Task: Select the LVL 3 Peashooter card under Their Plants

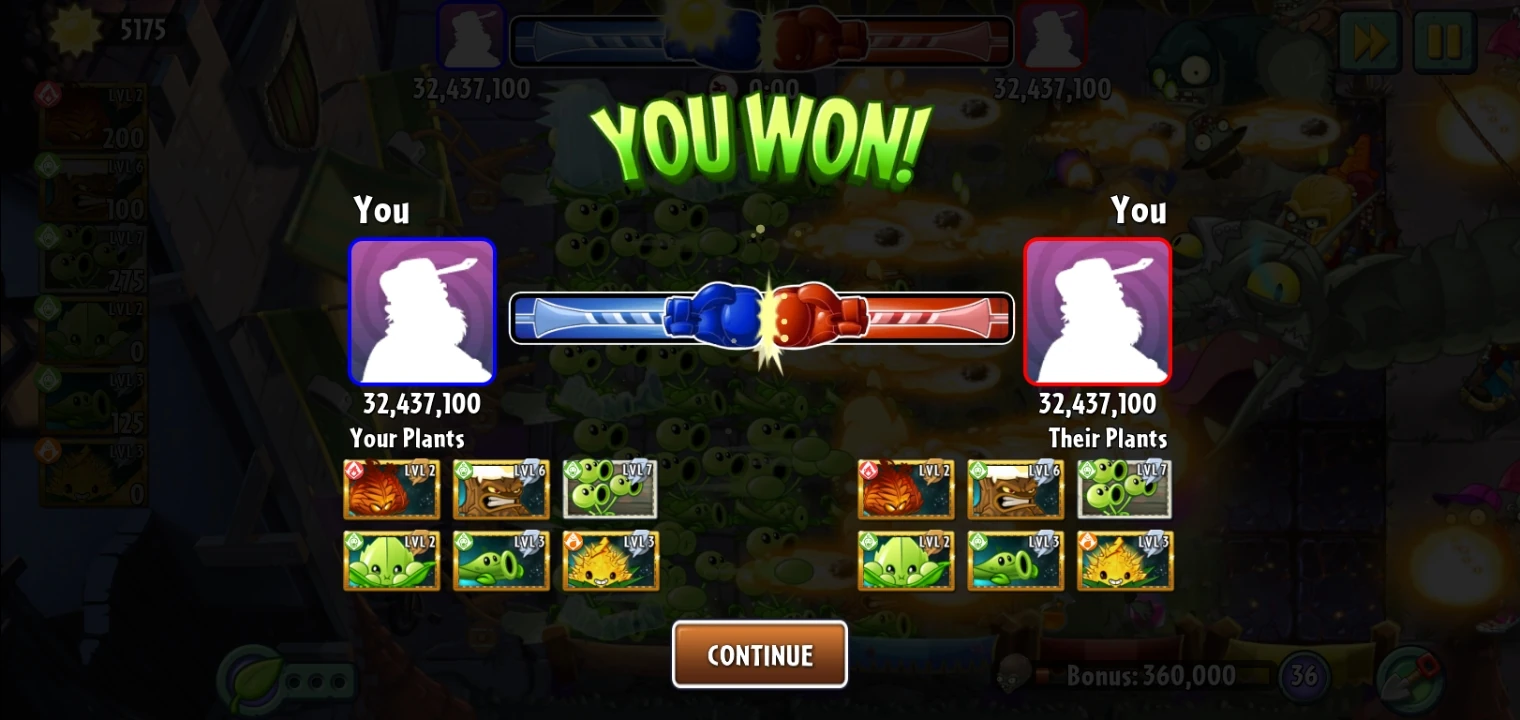Action: click(1015, 560)
